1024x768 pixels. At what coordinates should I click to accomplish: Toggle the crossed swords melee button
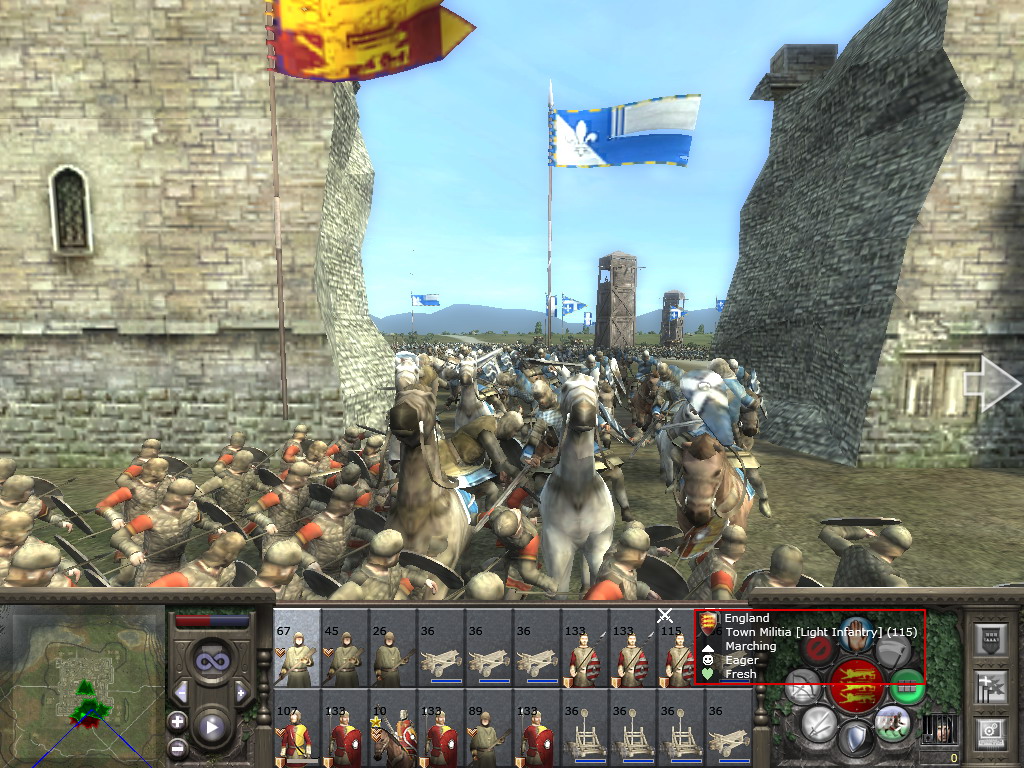click(x=818, y=723)
